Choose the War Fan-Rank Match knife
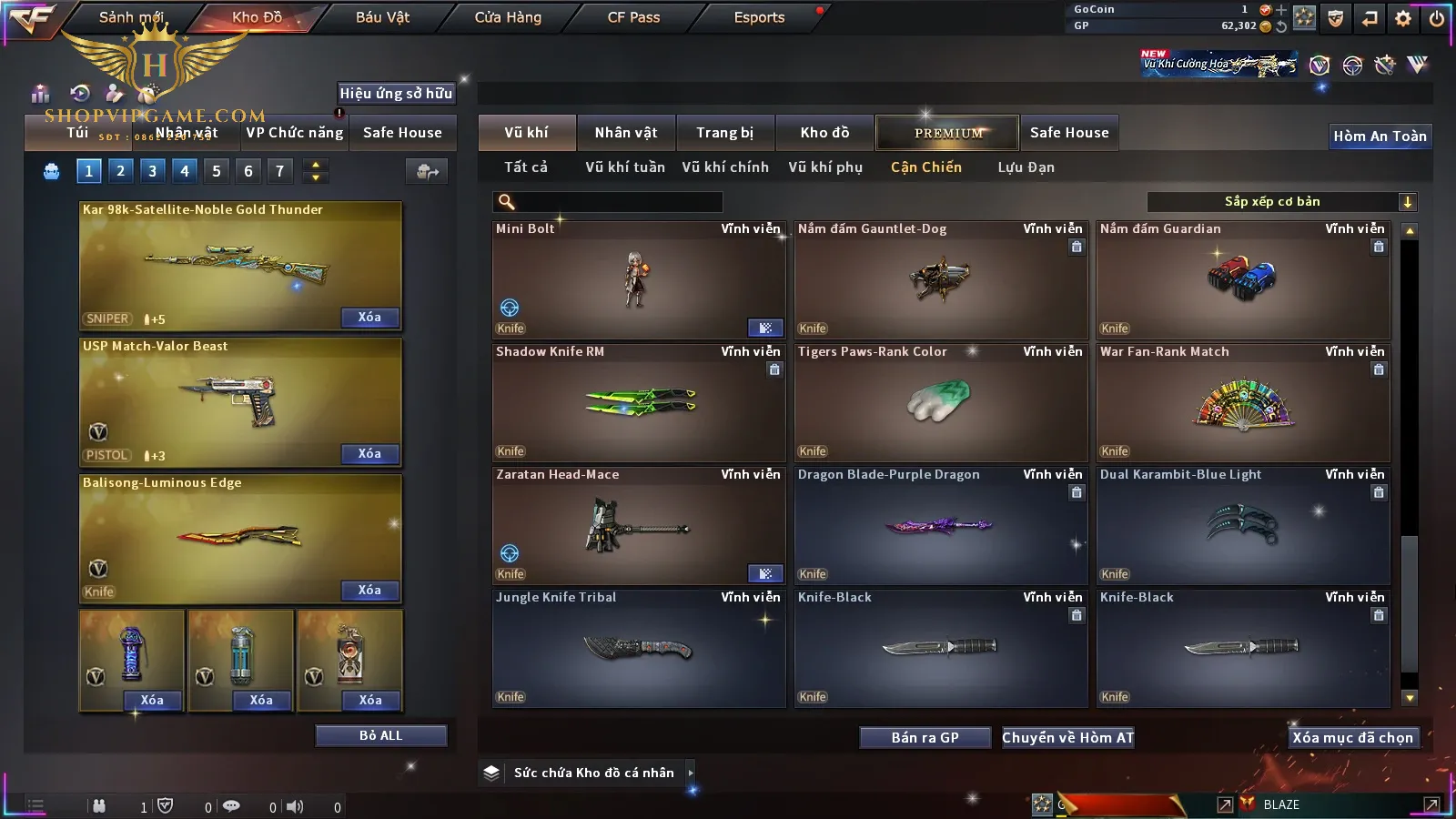This screenshot has height=819, width=1456. click(1243, 402)
